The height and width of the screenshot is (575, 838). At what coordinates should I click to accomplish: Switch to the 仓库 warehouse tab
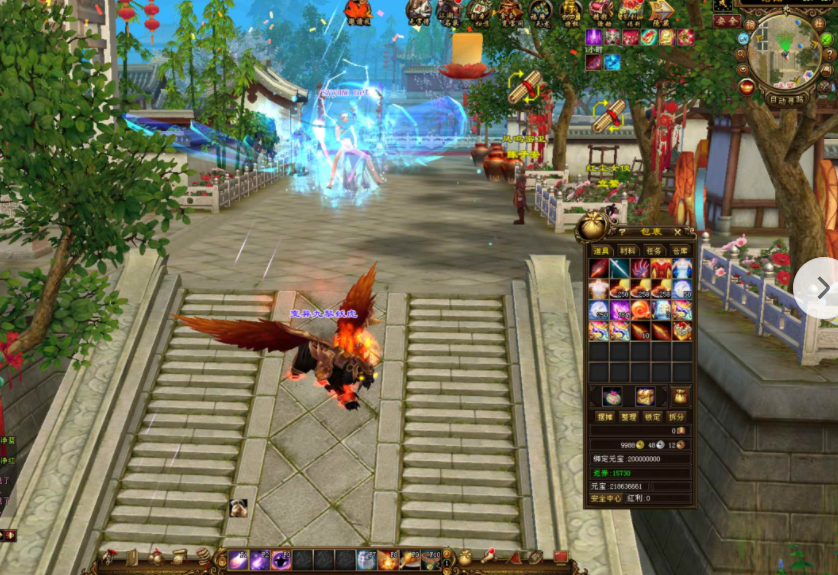680,251
